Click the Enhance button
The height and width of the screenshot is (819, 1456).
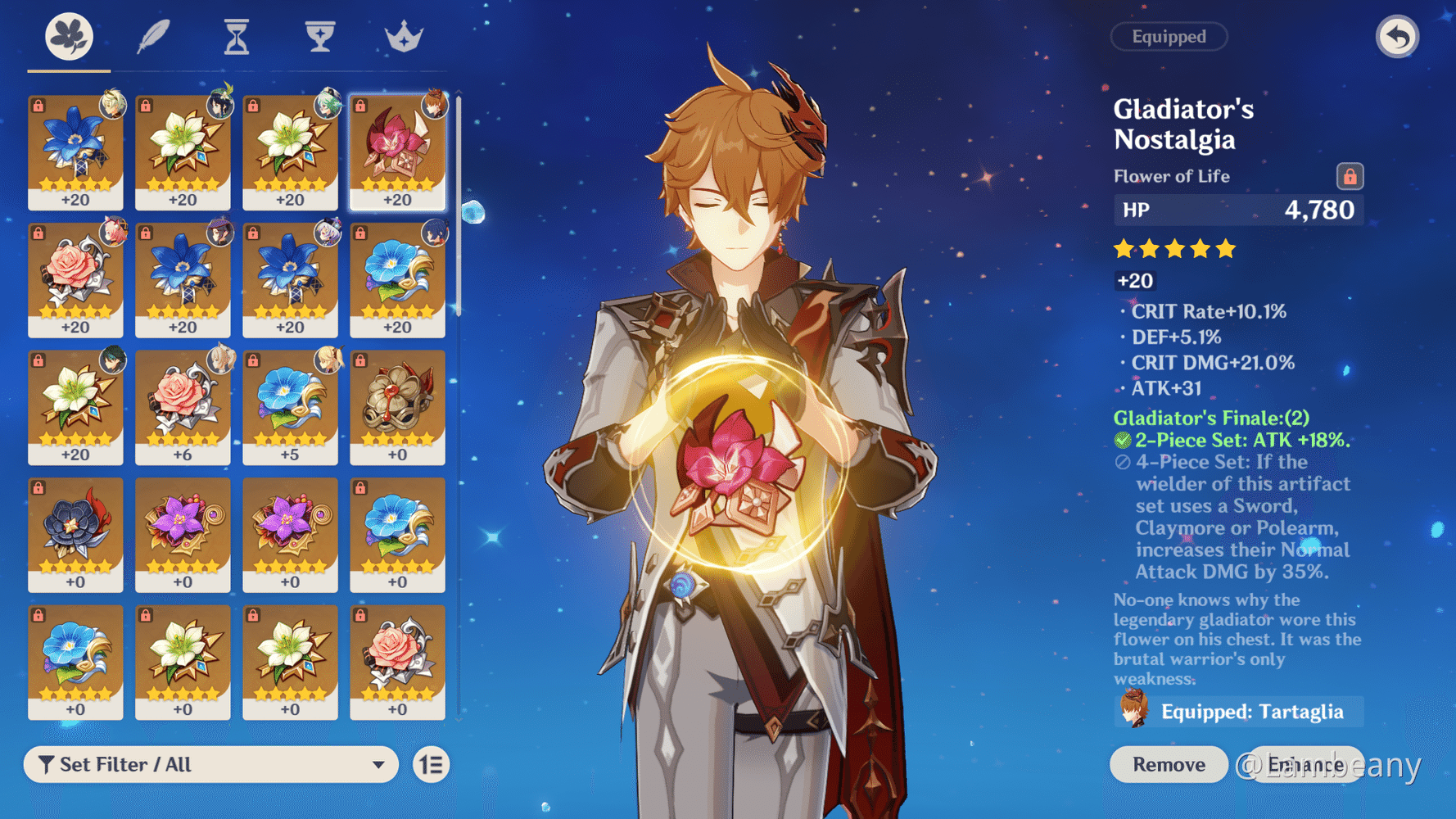1308,764
